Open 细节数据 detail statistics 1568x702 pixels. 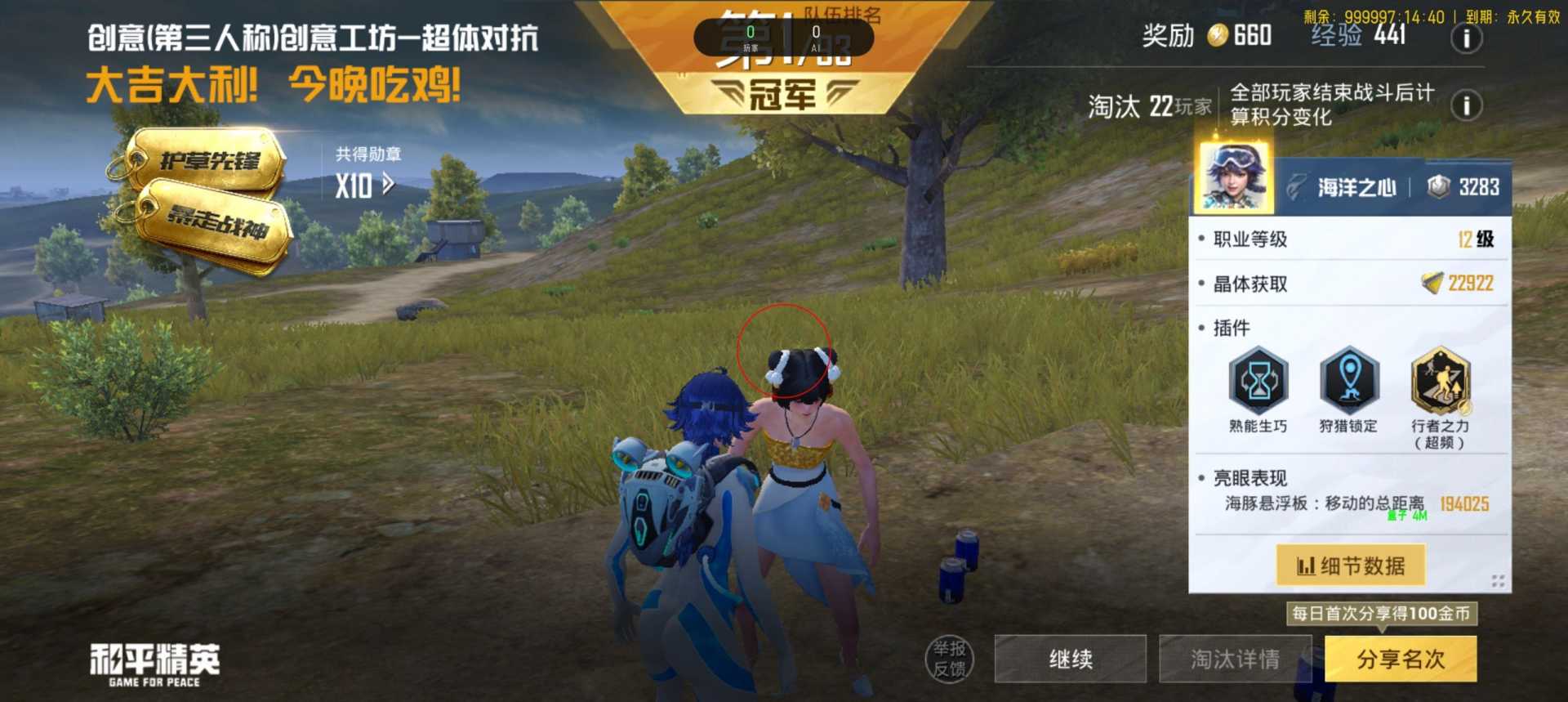click(x=1350, y=564)
